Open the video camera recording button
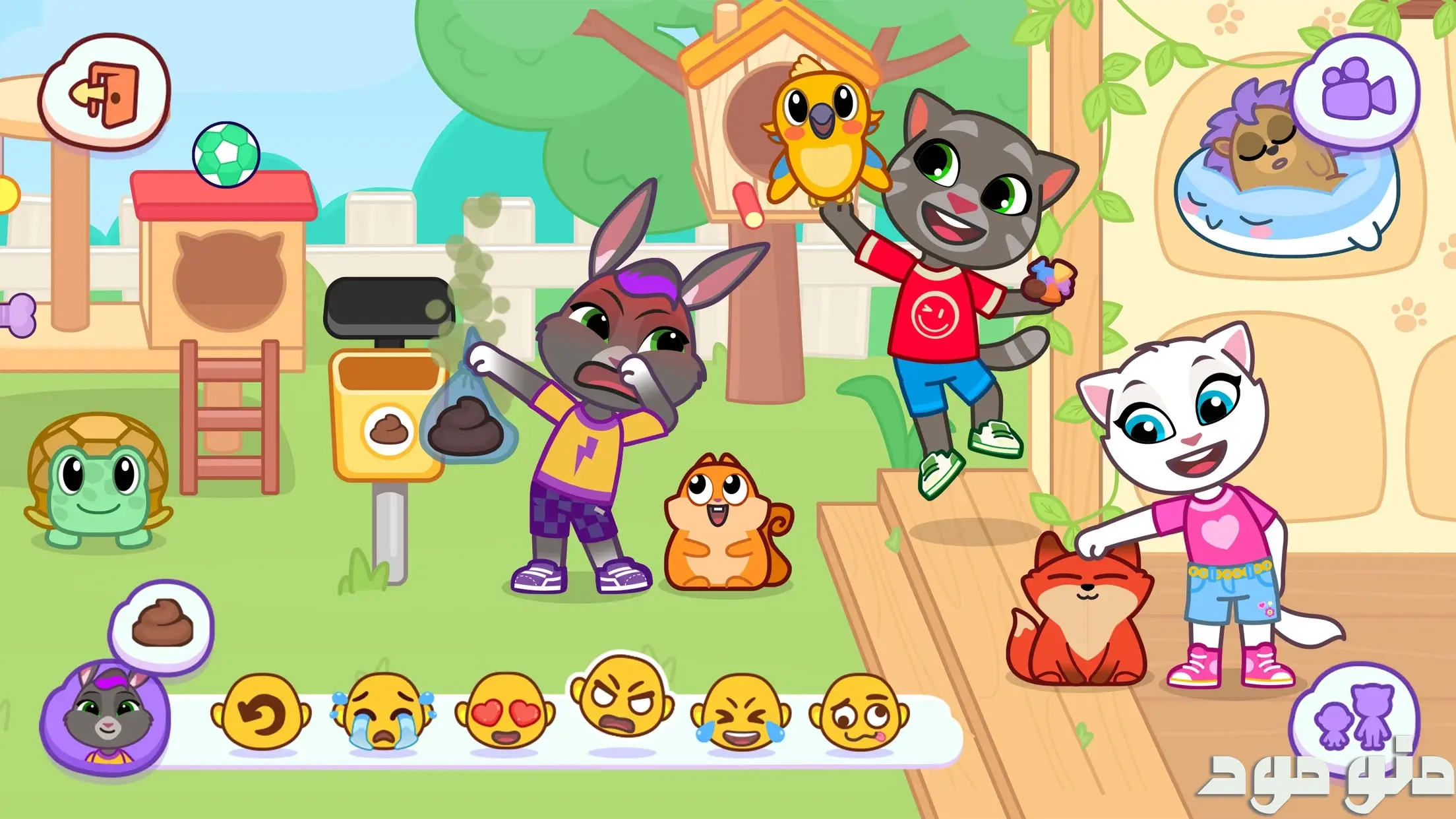The width and height of the screenshot is (1456, 819). [x=1356, y=90]
